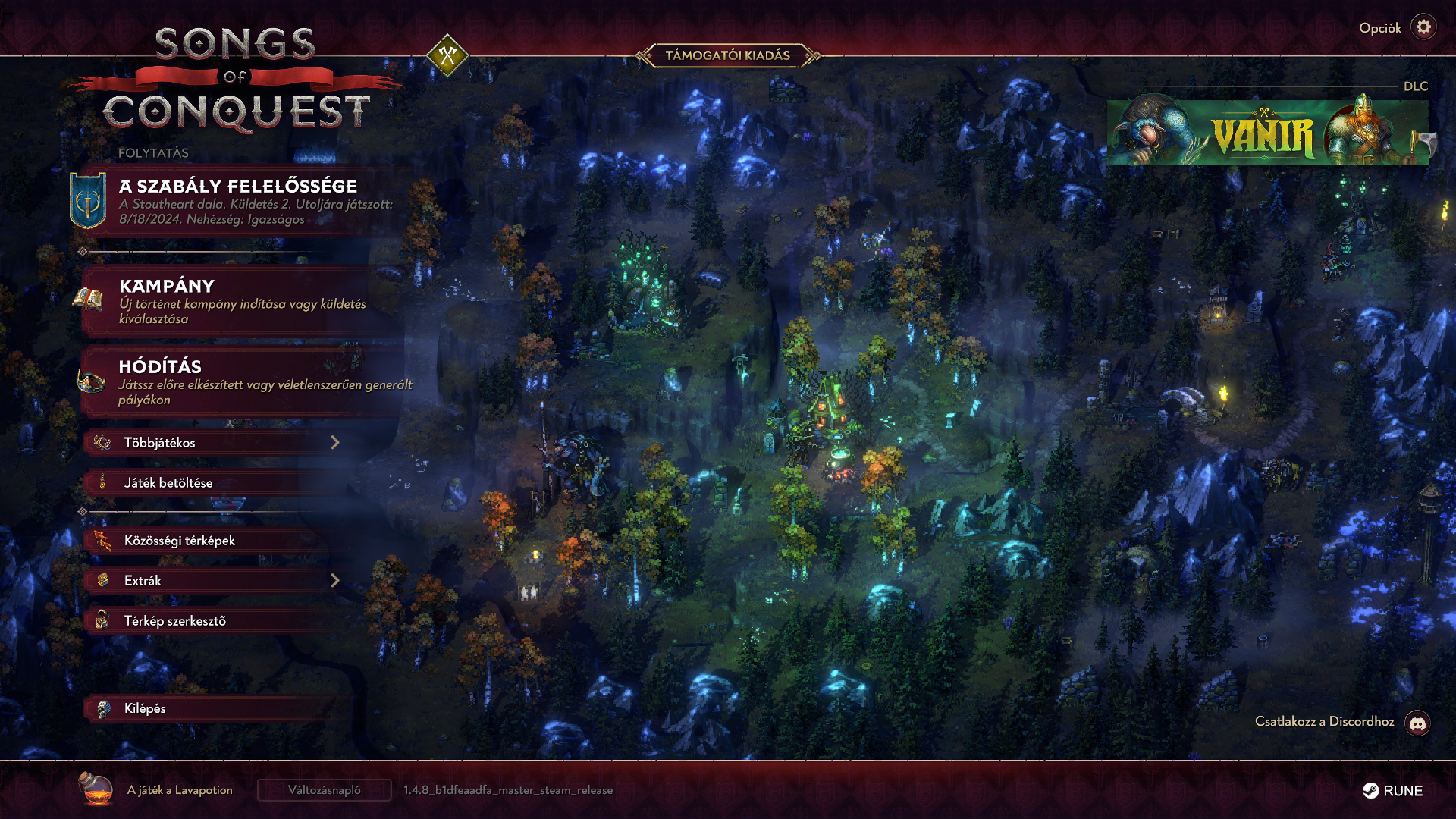
Task: Click the crossed-axes diamond emblem
Action: click(x=447, y=55)
